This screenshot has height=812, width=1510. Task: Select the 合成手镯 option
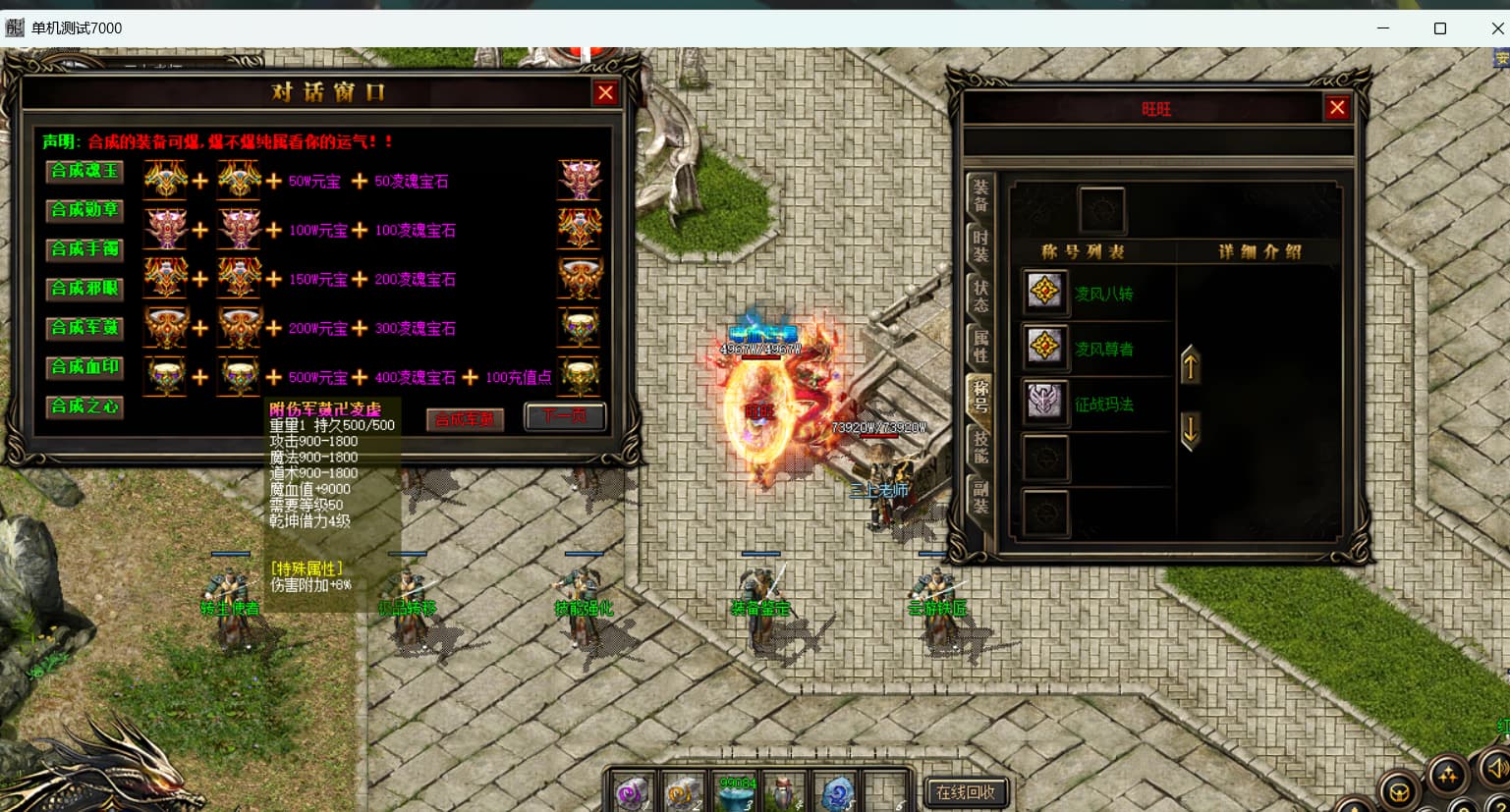pyautogui.click(x=84, y=250)
